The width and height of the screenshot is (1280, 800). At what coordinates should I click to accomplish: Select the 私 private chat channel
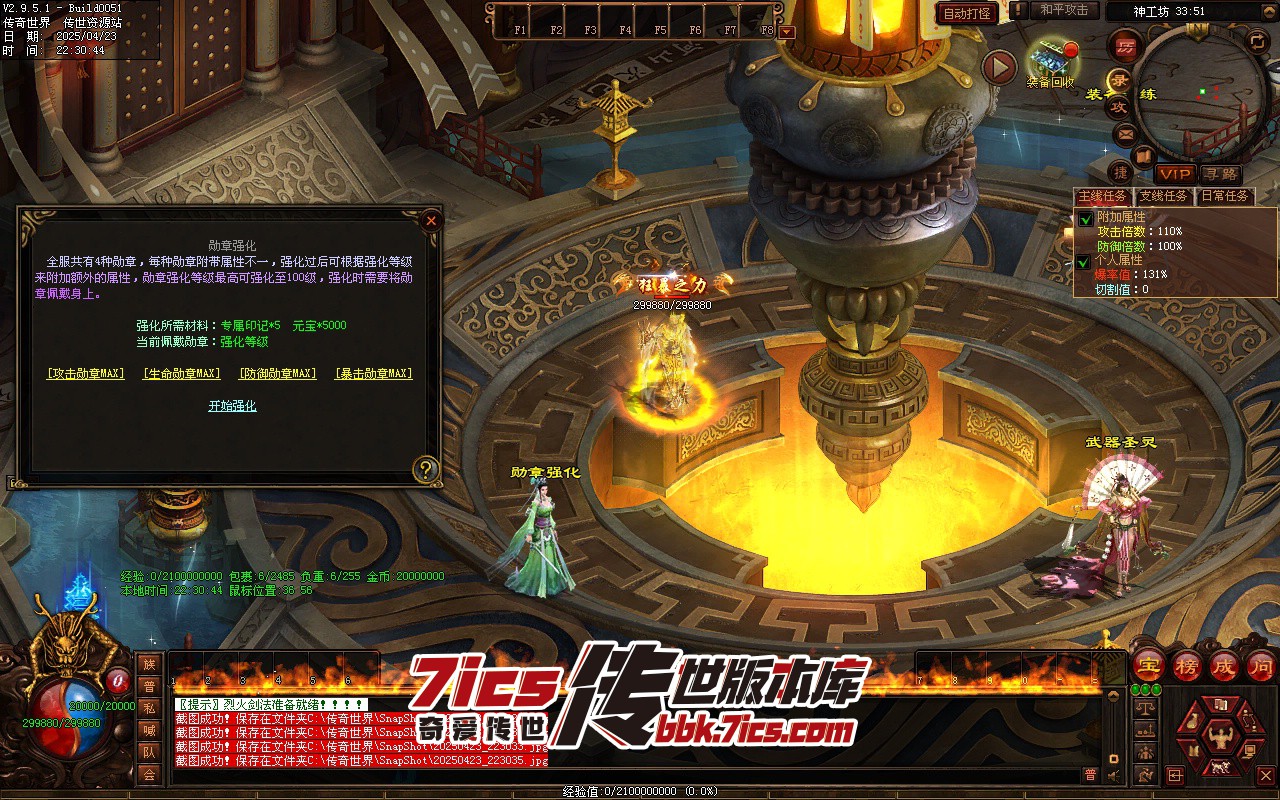(x=149, y=708)
